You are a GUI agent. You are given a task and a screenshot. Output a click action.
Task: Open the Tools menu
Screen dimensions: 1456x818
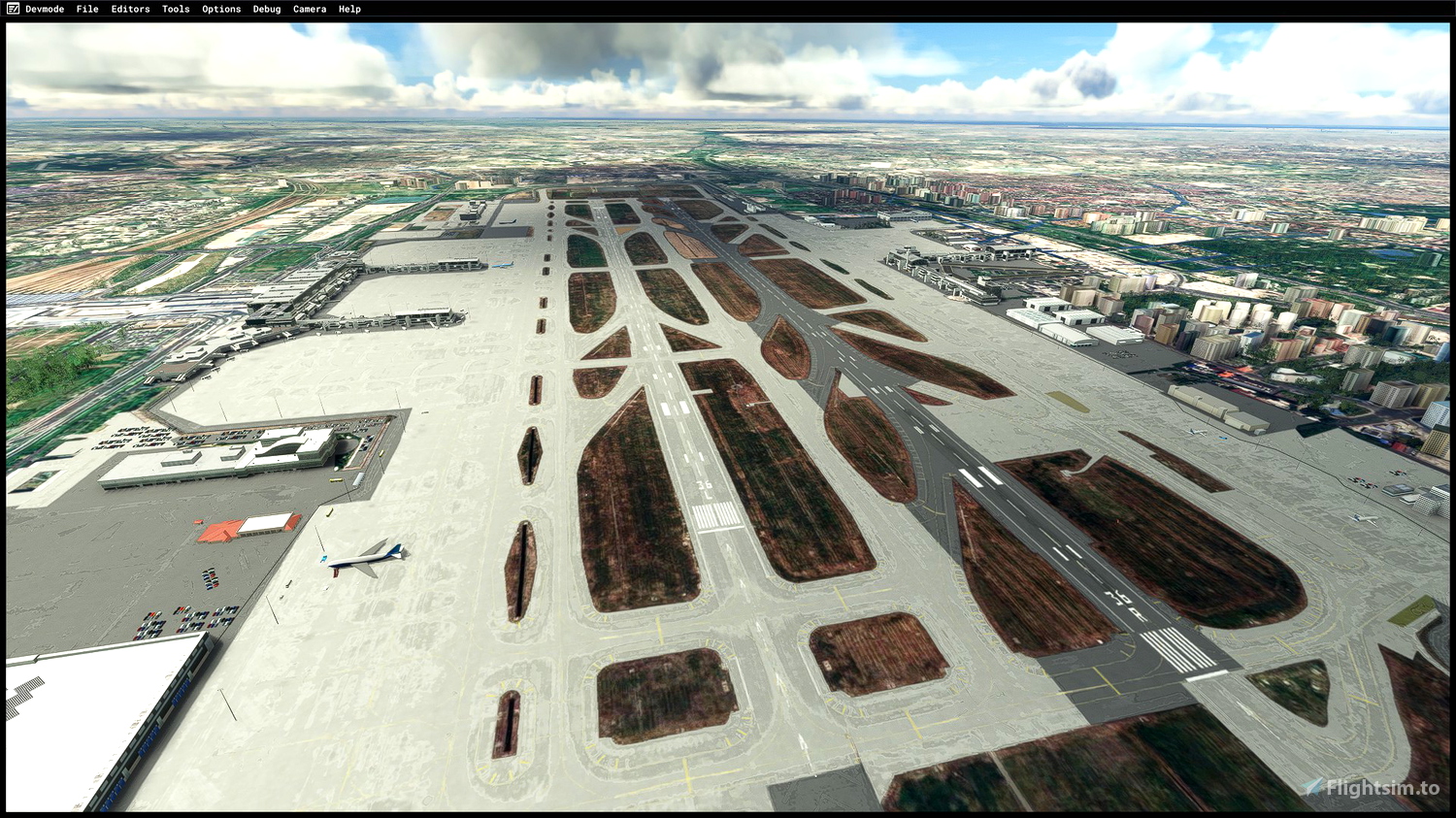point(175,9)
